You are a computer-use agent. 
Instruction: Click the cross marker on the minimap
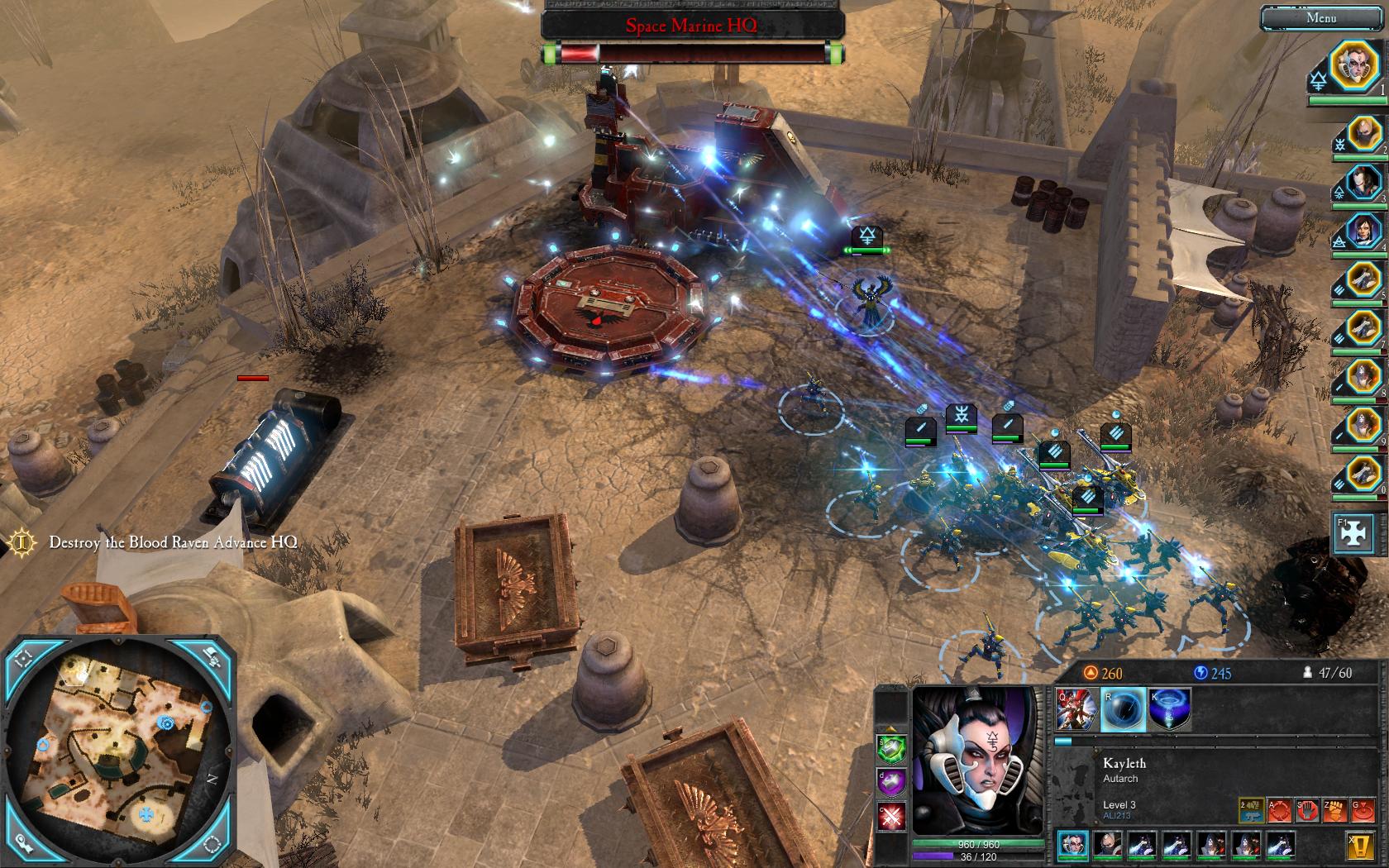[x=147, y=815]
